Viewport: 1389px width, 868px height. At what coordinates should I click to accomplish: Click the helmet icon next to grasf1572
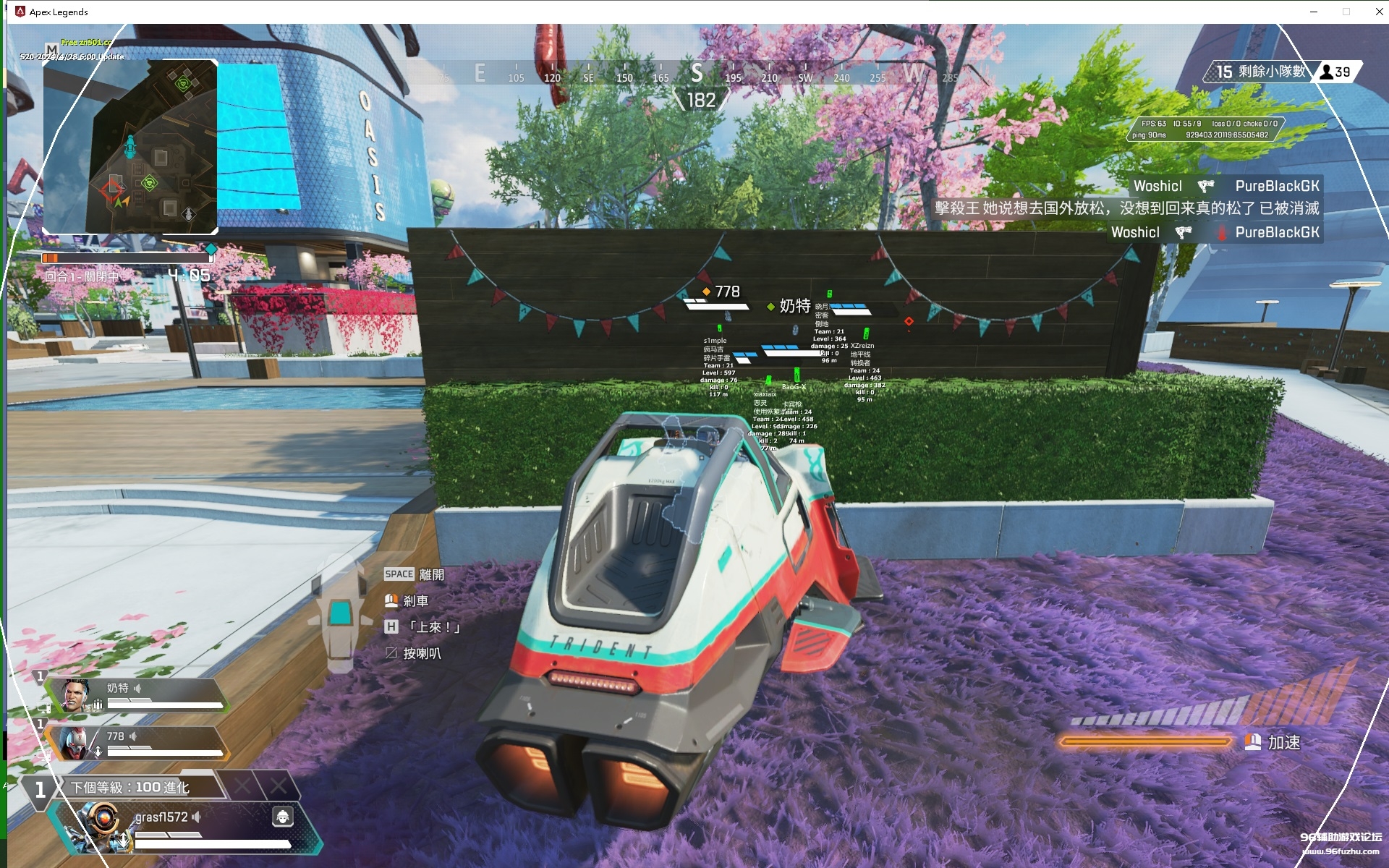[282, 817]
